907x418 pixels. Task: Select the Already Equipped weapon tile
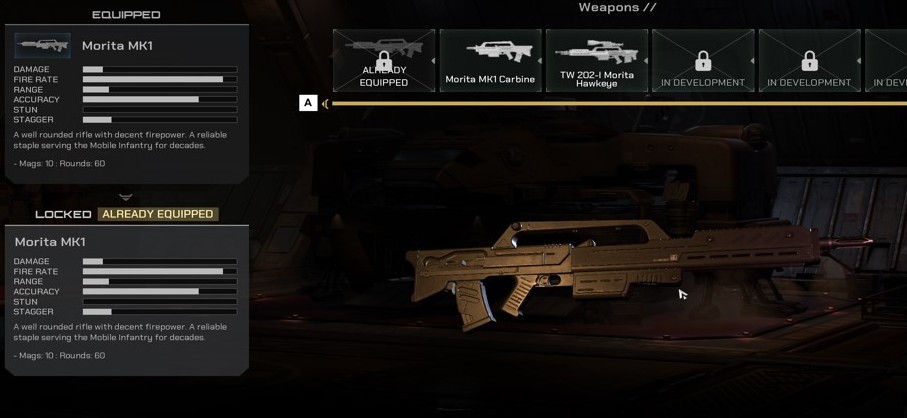point(384,60)
